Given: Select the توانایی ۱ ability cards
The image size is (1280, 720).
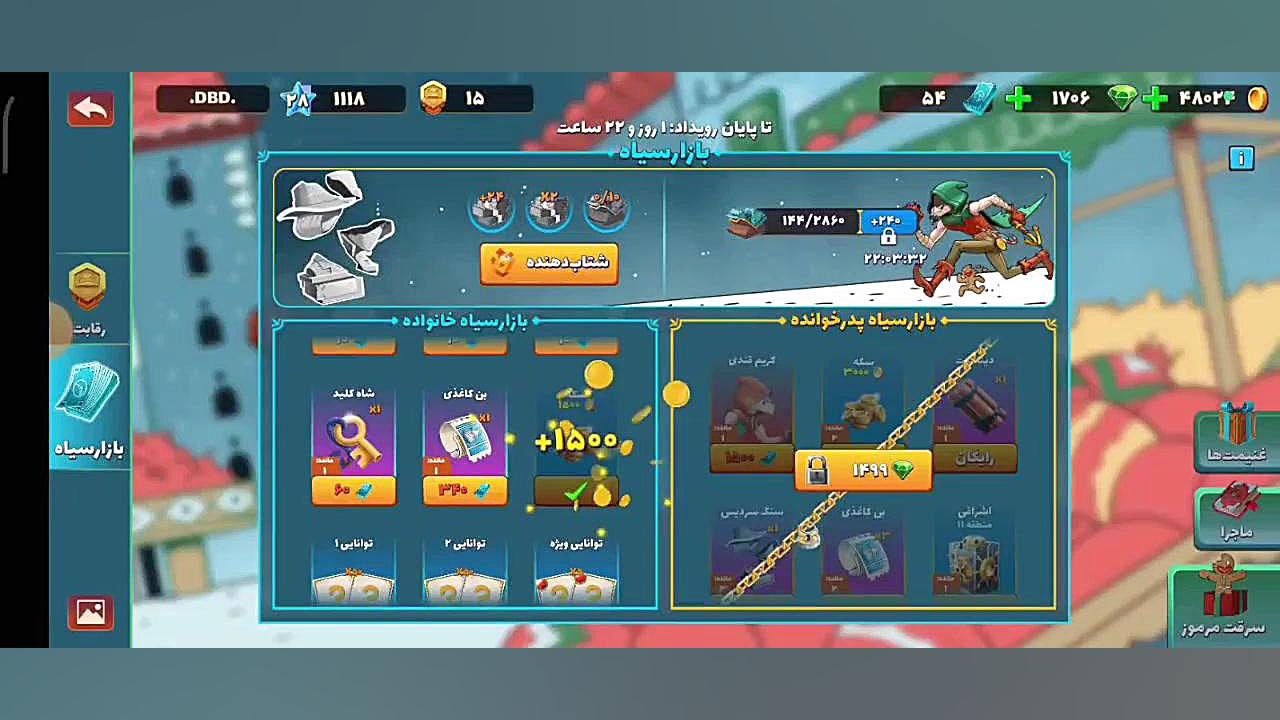Looking at the screenshot, I should (353, 573).
